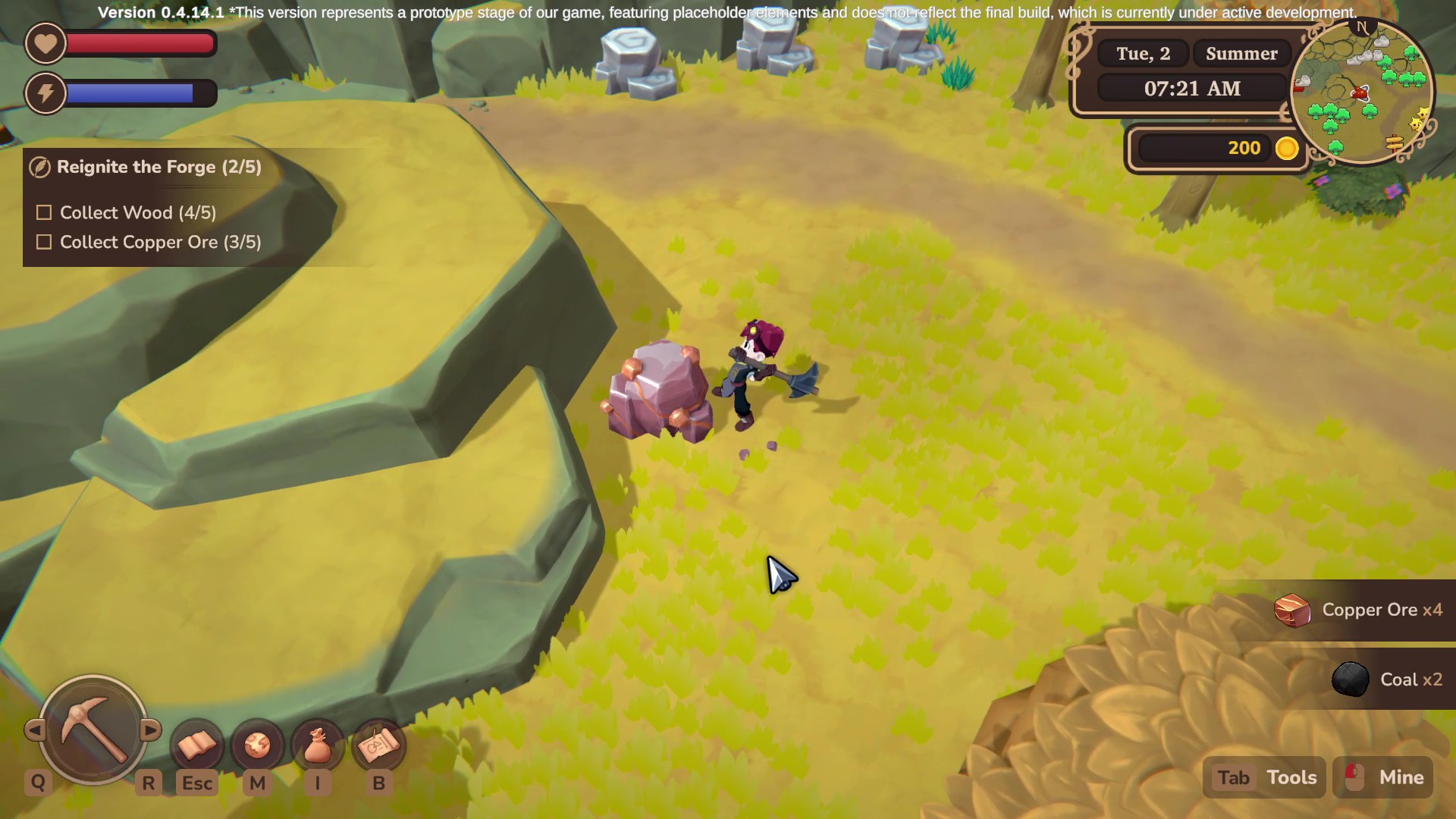Select the pickaxe tool in the hotbar

tap(93, 730)
